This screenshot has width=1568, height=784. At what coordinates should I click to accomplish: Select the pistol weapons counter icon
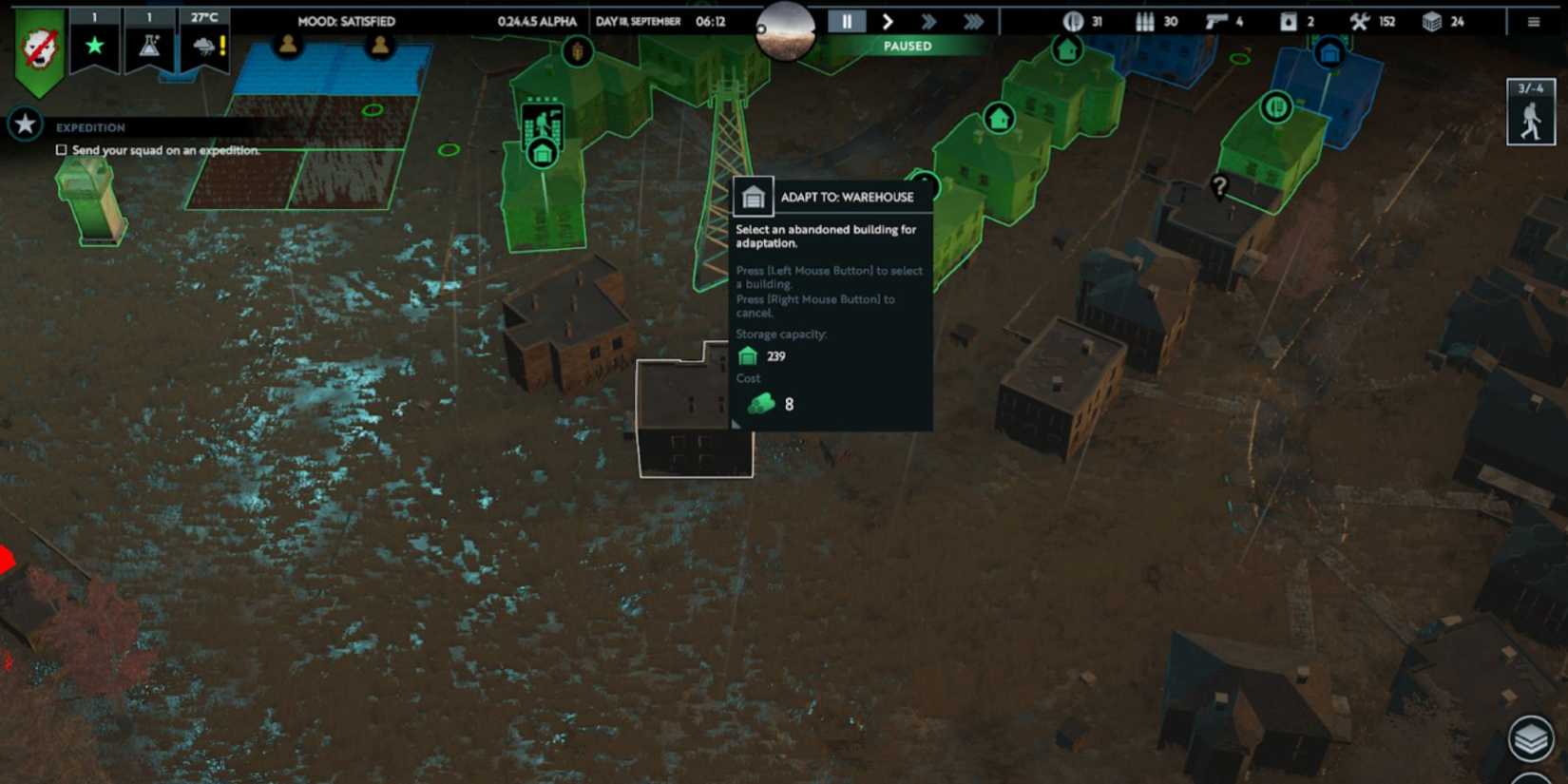tap(1215, 20)
